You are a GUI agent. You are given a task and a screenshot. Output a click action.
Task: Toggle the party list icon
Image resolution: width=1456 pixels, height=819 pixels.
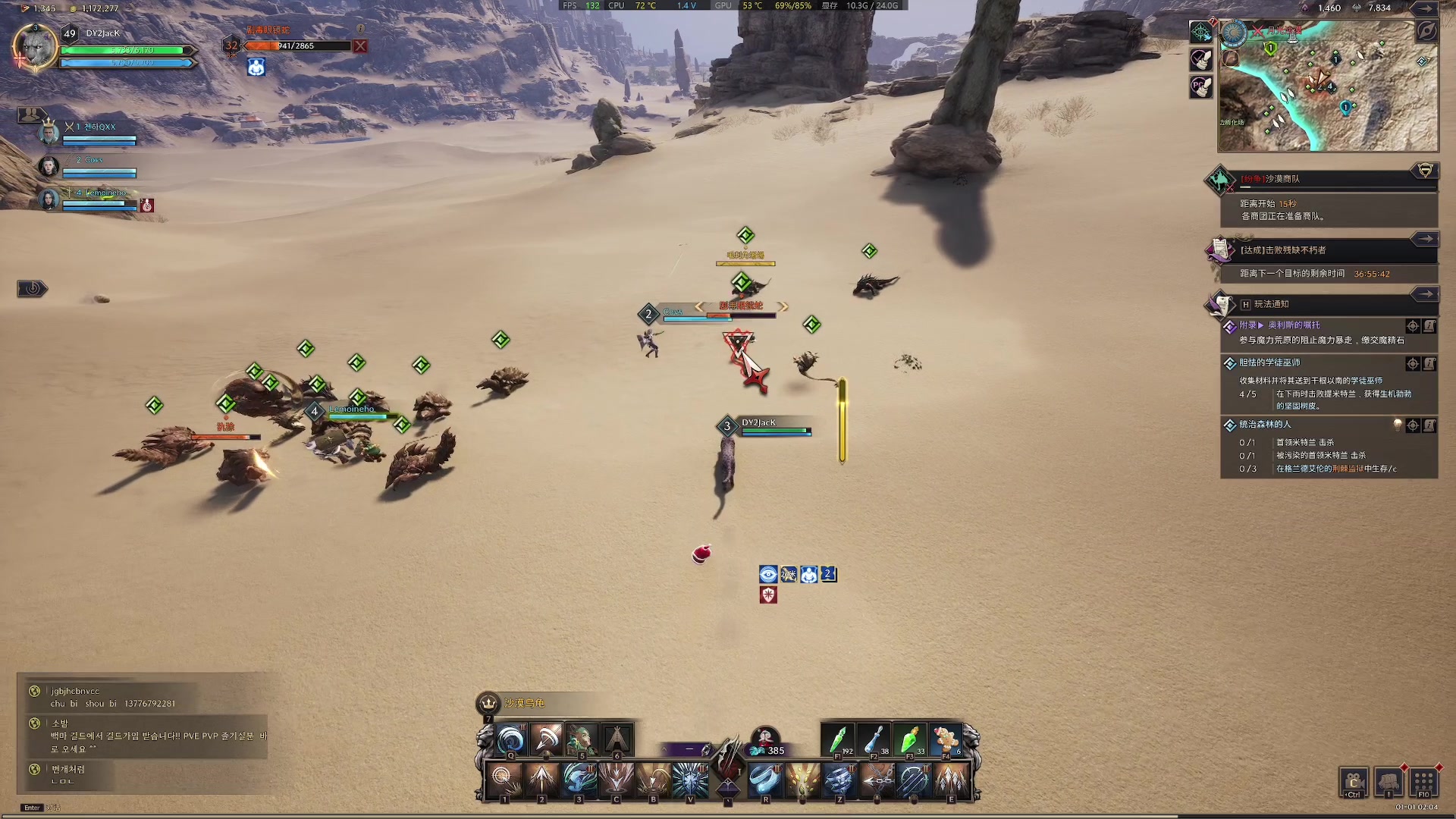click(30, 115)
